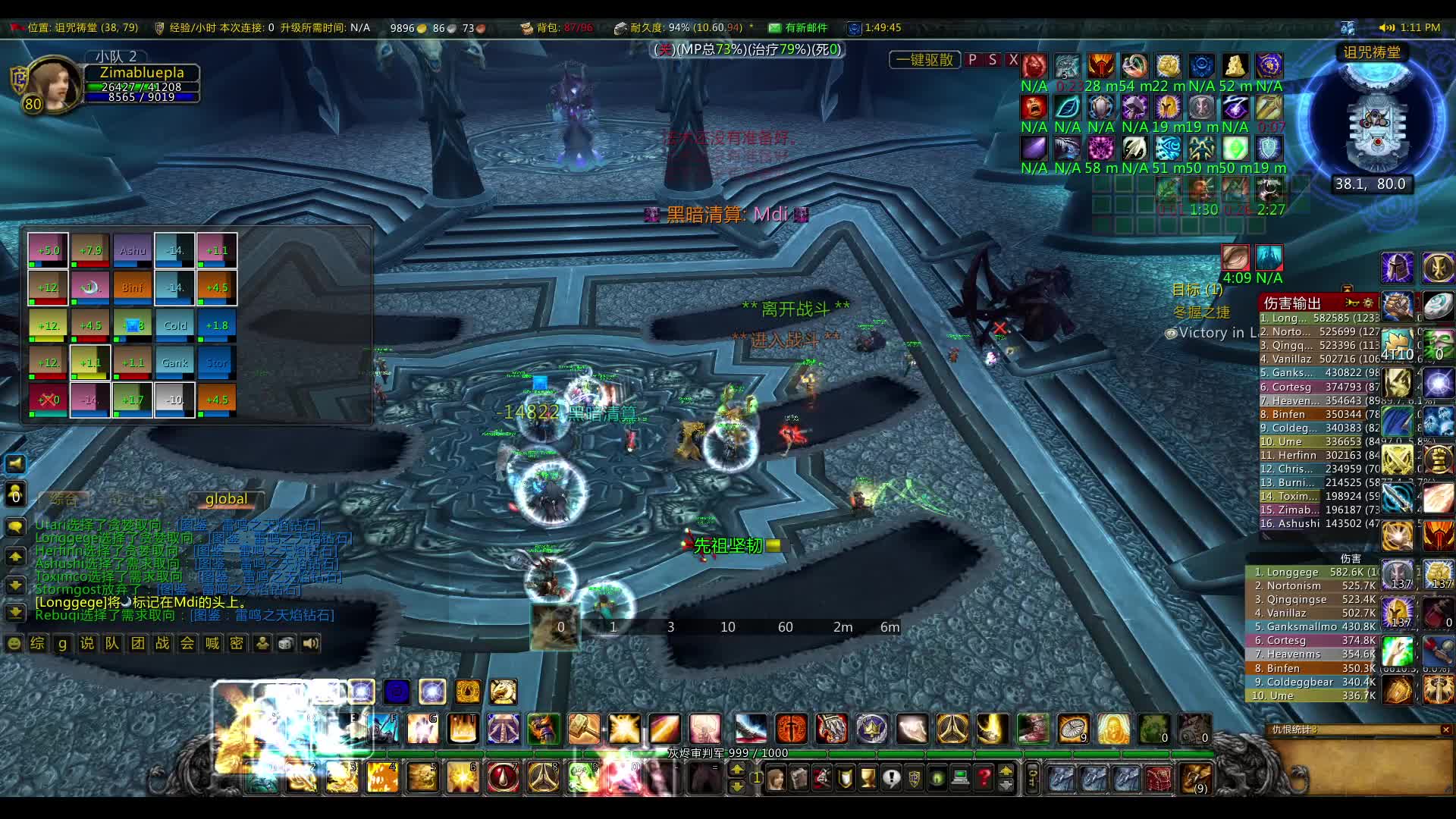Open the achievements golden trophy micro button
This screenshot has height=819, width=1456.
click(868, 778)
